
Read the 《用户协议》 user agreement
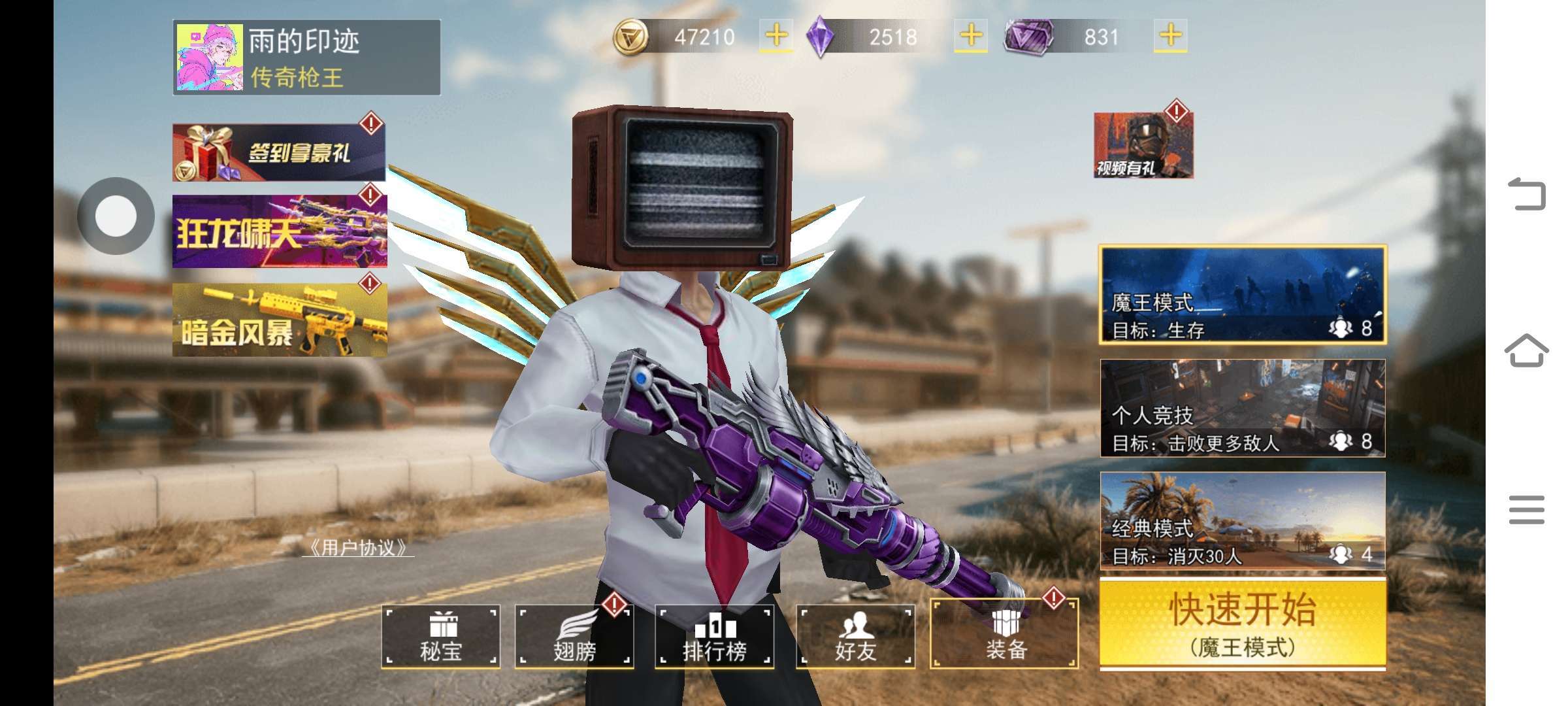[359, 548]
